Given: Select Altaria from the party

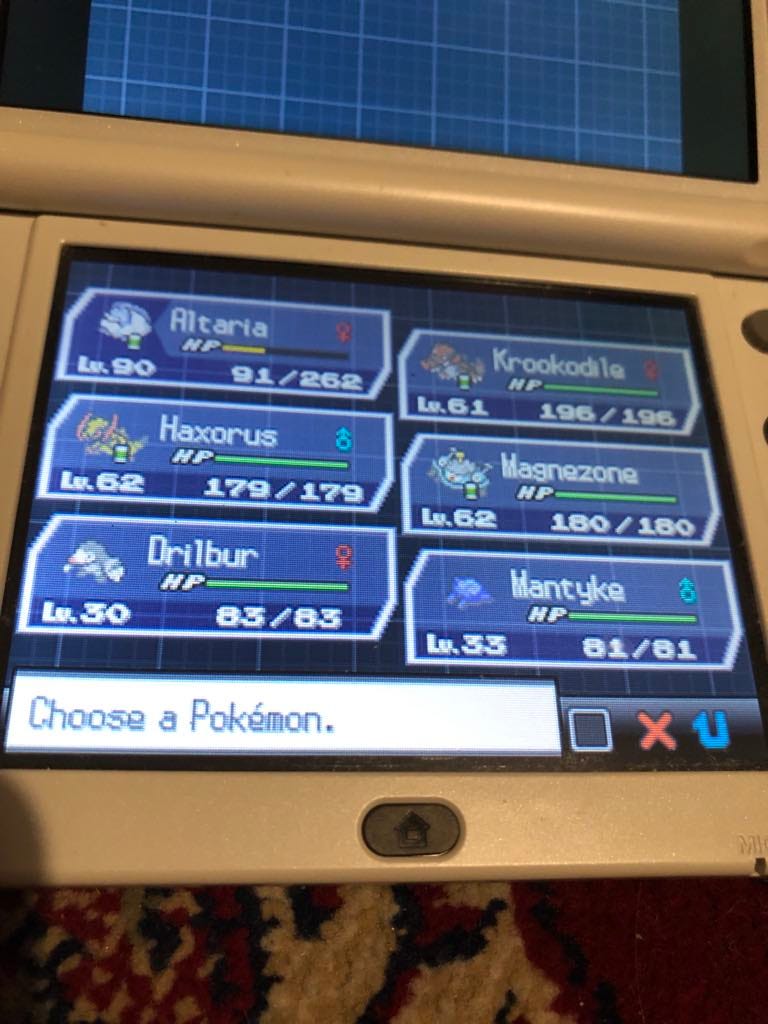Looking at the screenshot, I should (x=225, y=345).
